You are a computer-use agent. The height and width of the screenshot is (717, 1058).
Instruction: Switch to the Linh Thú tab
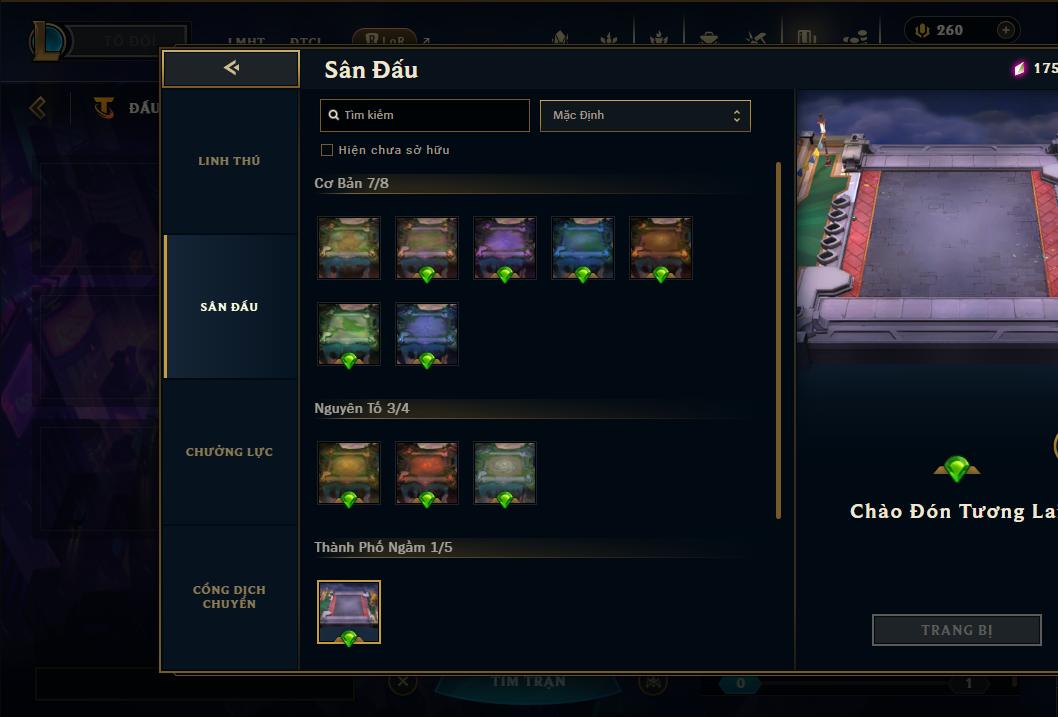coord(229,161)
